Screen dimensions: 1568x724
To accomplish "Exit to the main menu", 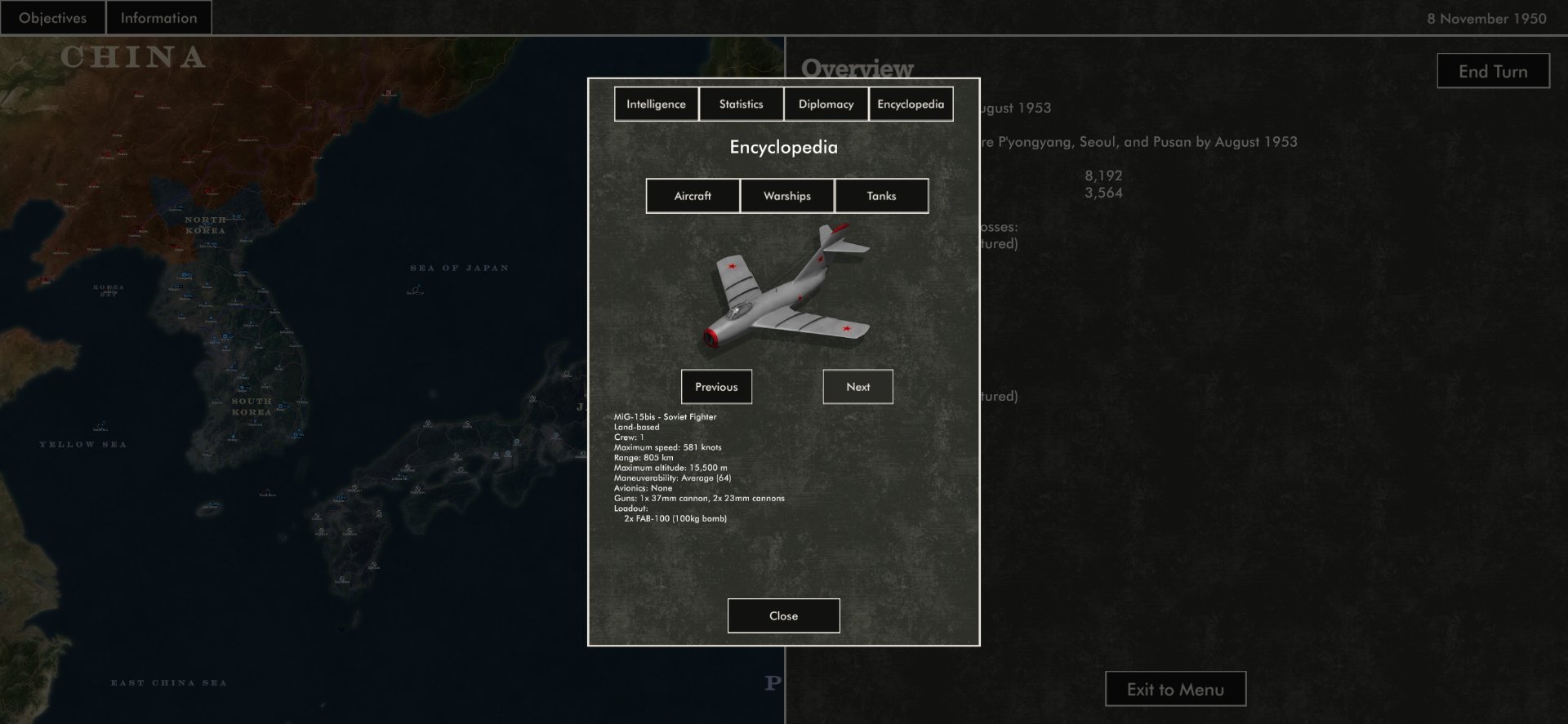I will tap(1175, 690).
